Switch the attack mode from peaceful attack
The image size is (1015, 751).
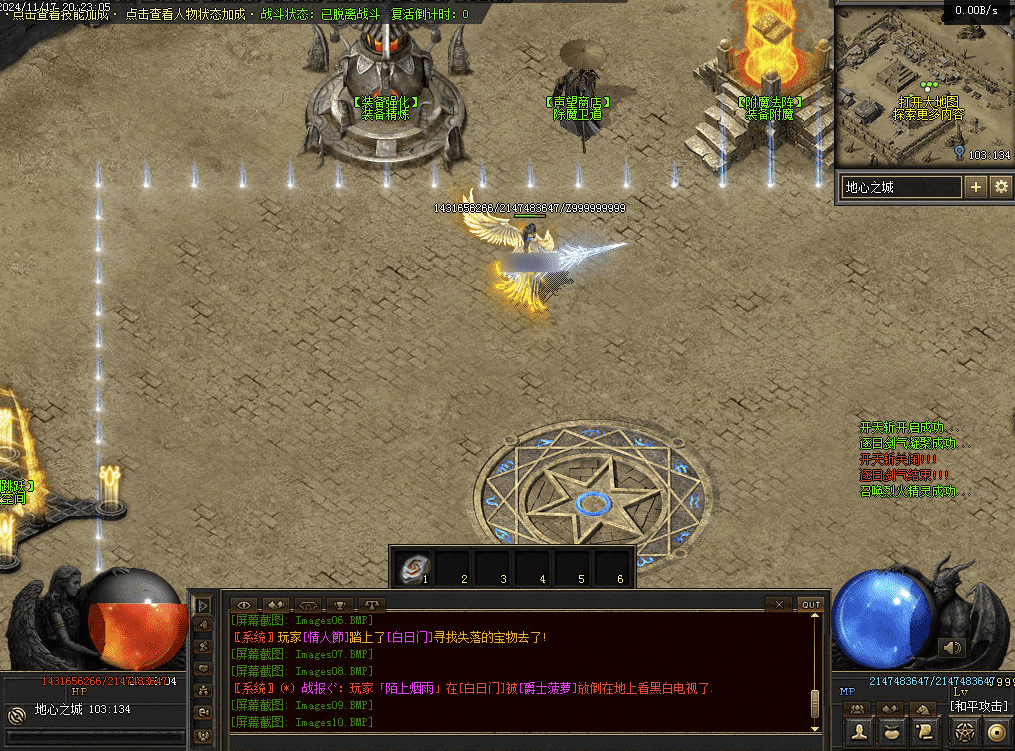(x=980, y=707)
